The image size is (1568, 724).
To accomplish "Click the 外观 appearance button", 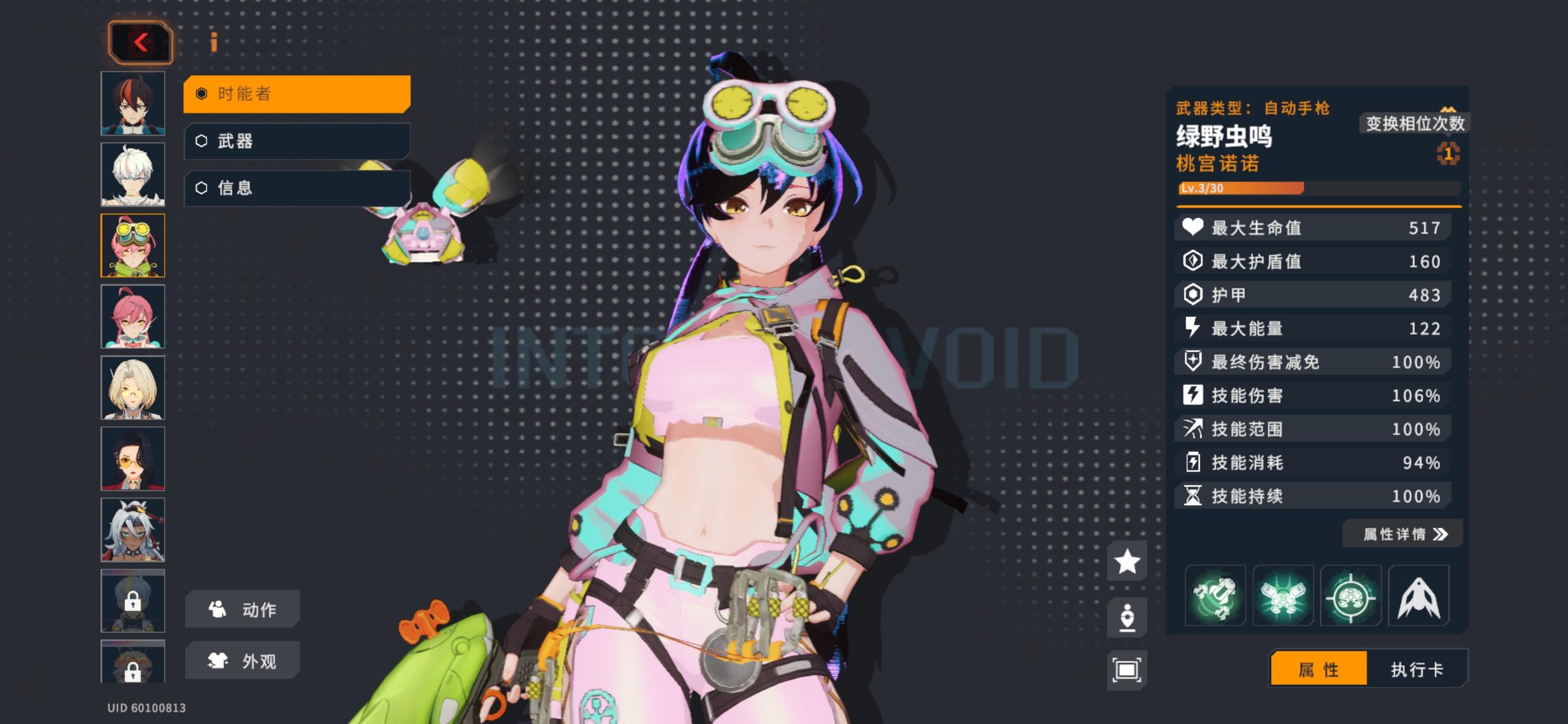I will [x=242, y=660].
